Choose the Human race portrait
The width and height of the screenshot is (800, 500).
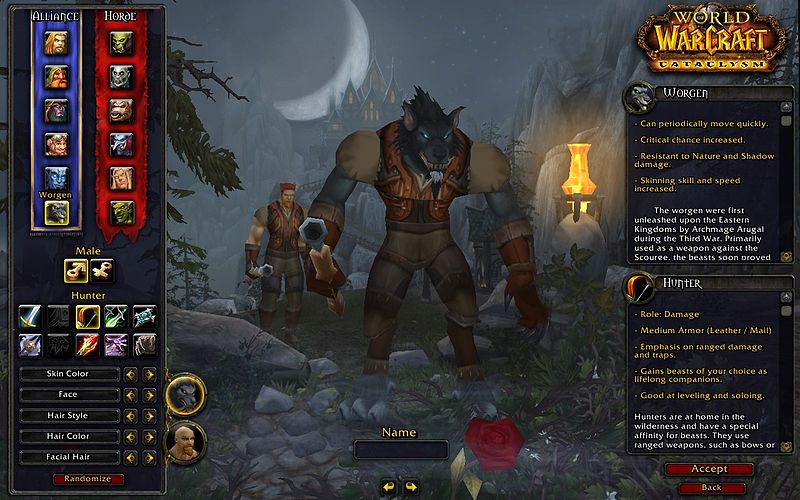[x=57, y=42]
